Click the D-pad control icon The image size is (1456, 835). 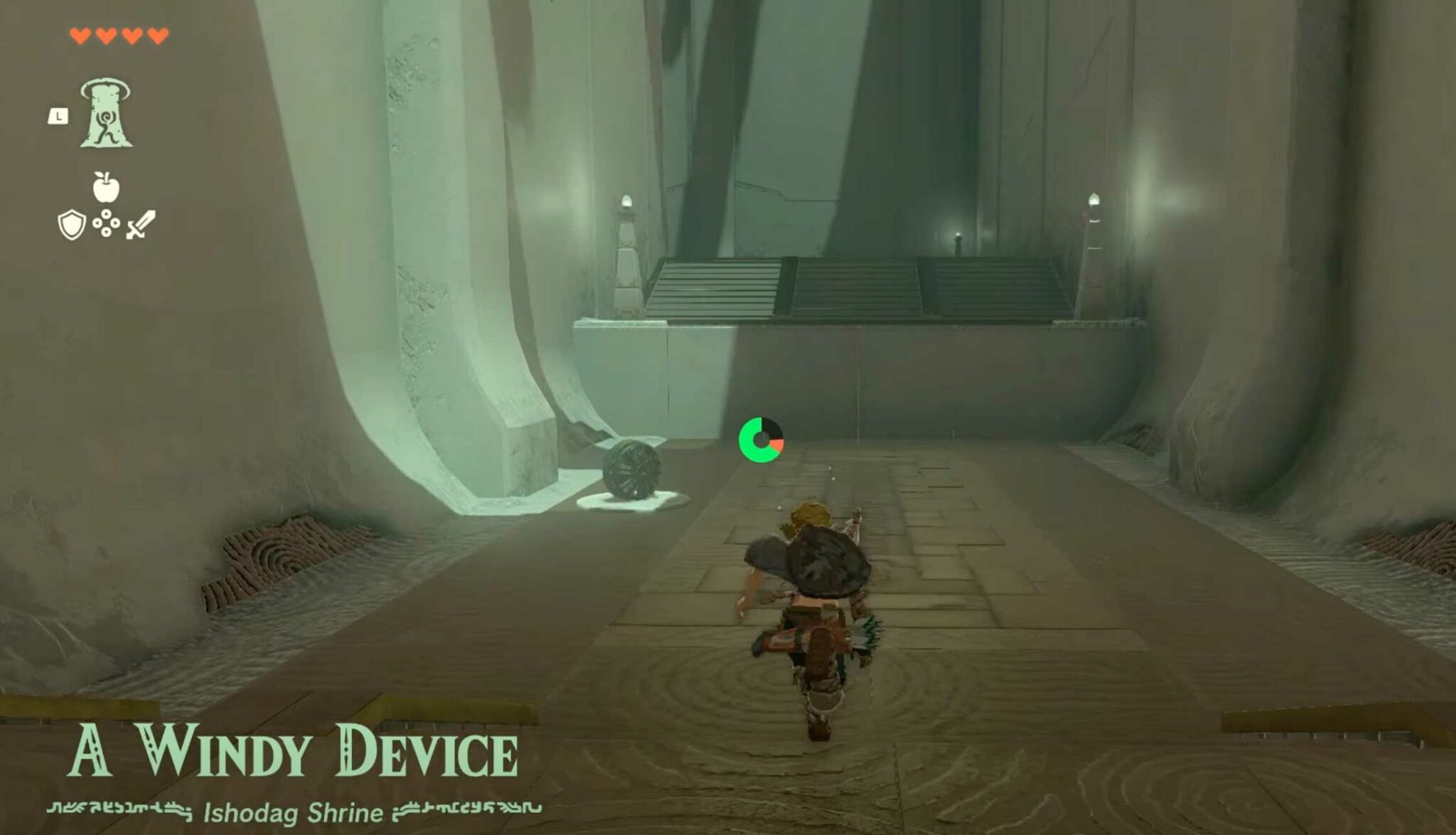[105, 222]
